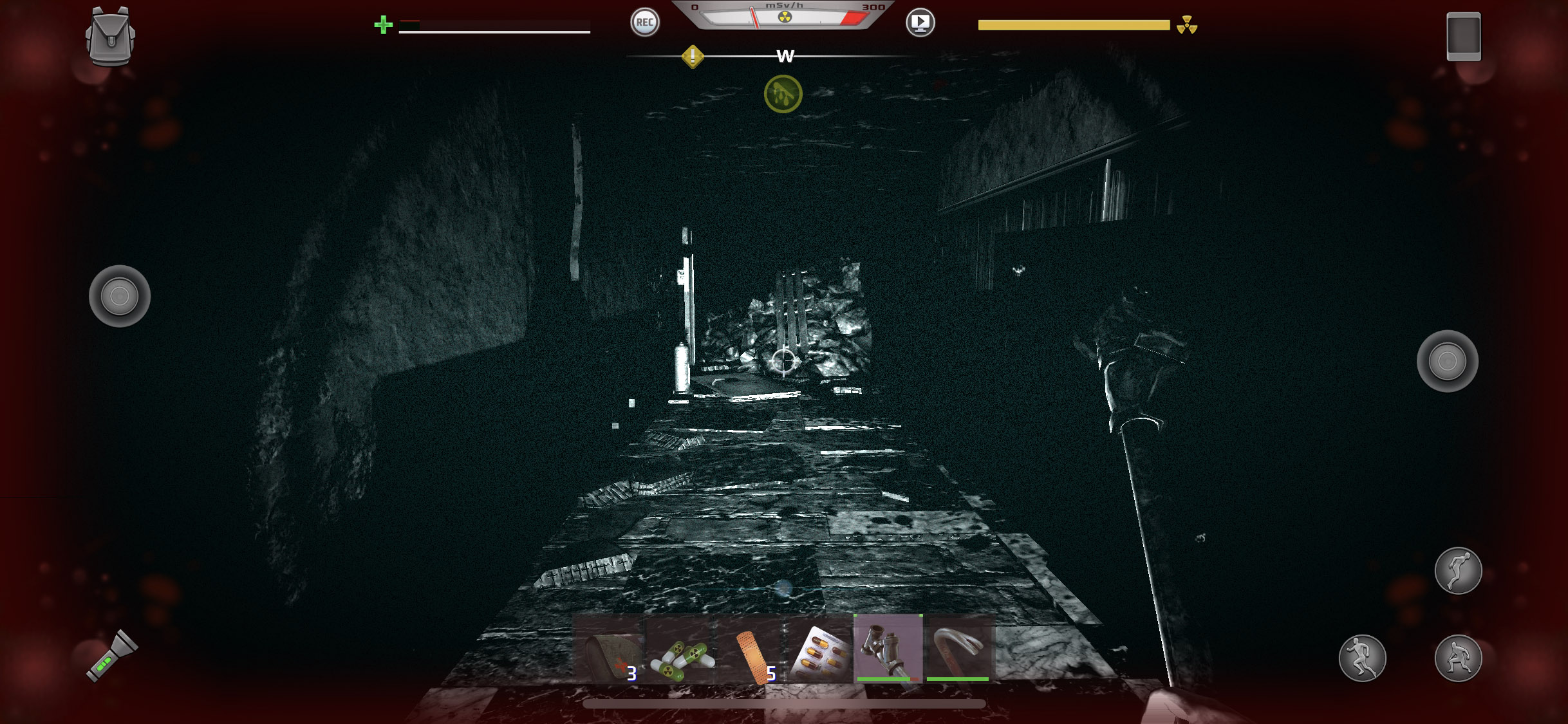The height and width of the screenshot is (724, 1568).
Task: Click the yellow warning compass marker
Action: point(693,57)
